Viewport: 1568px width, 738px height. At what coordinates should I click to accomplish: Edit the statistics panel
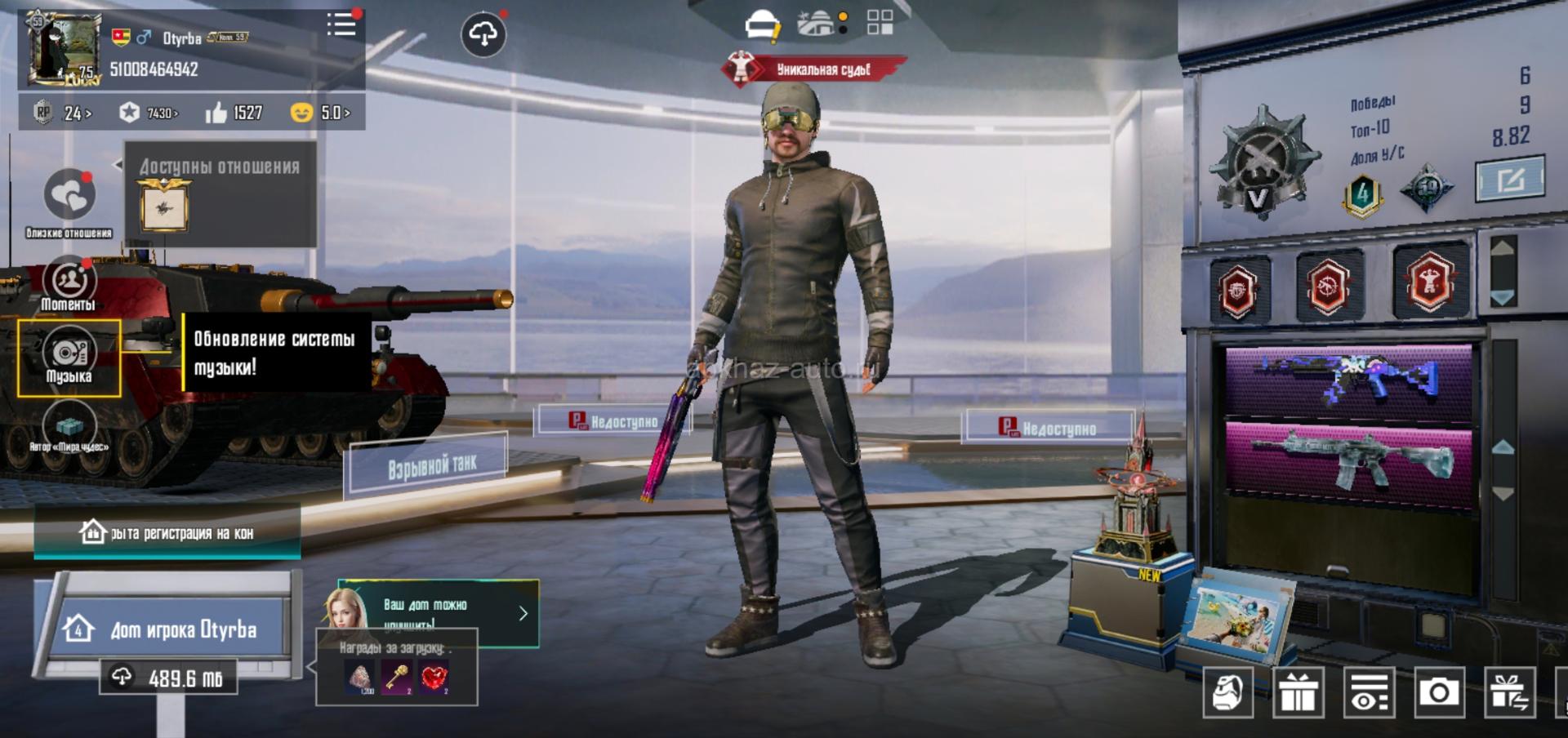click(x=1509, y=179)
